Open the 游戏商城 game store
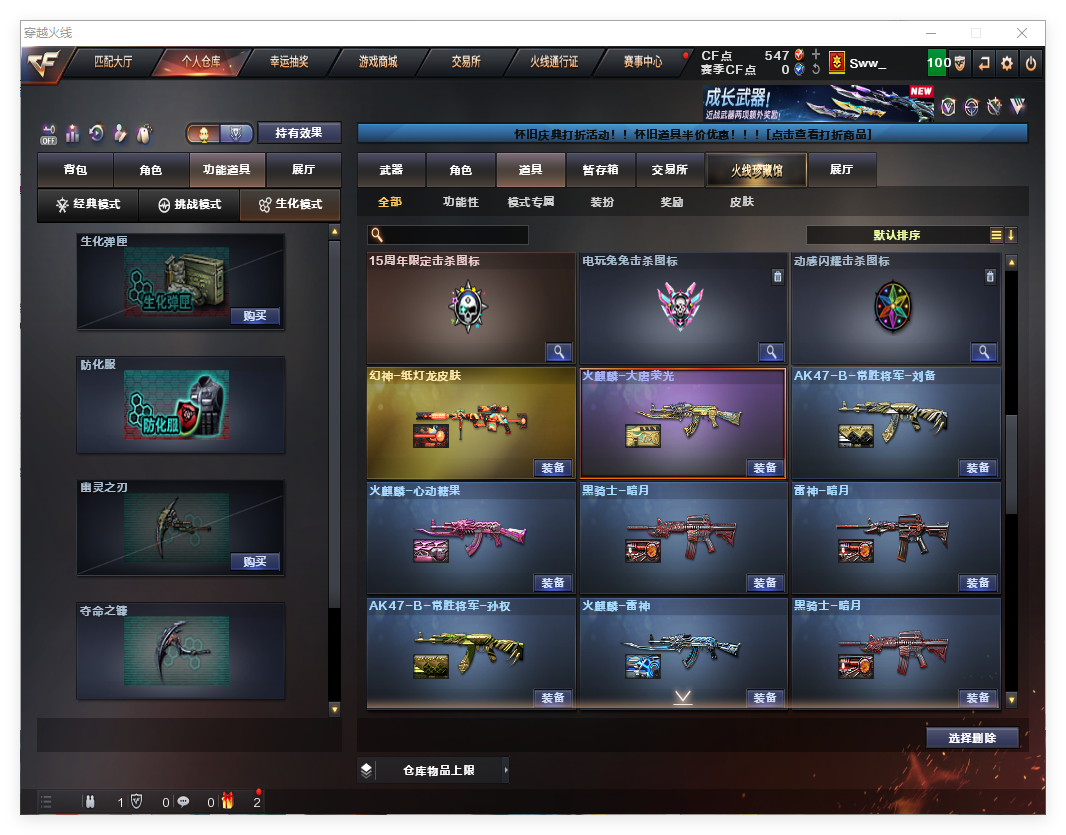The image size is (1066, 835). [378, 62]
